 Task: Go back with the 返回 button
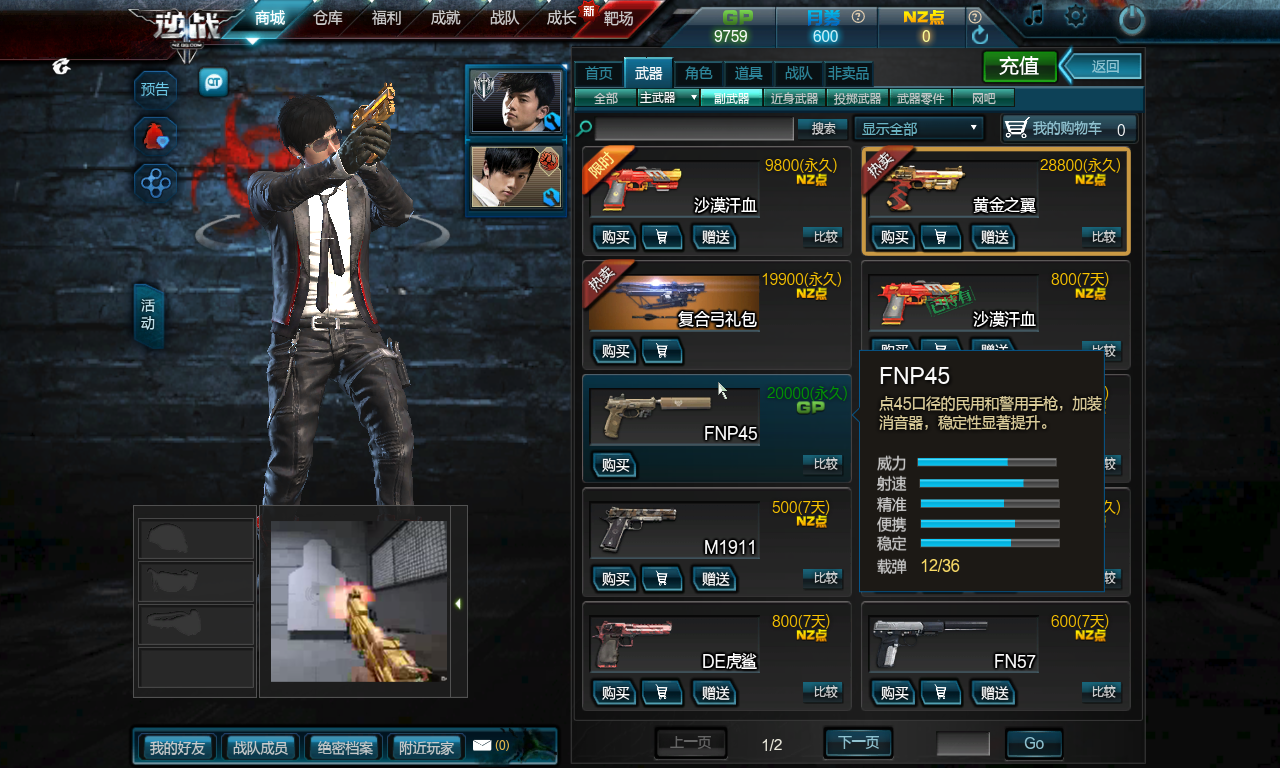1104,67
